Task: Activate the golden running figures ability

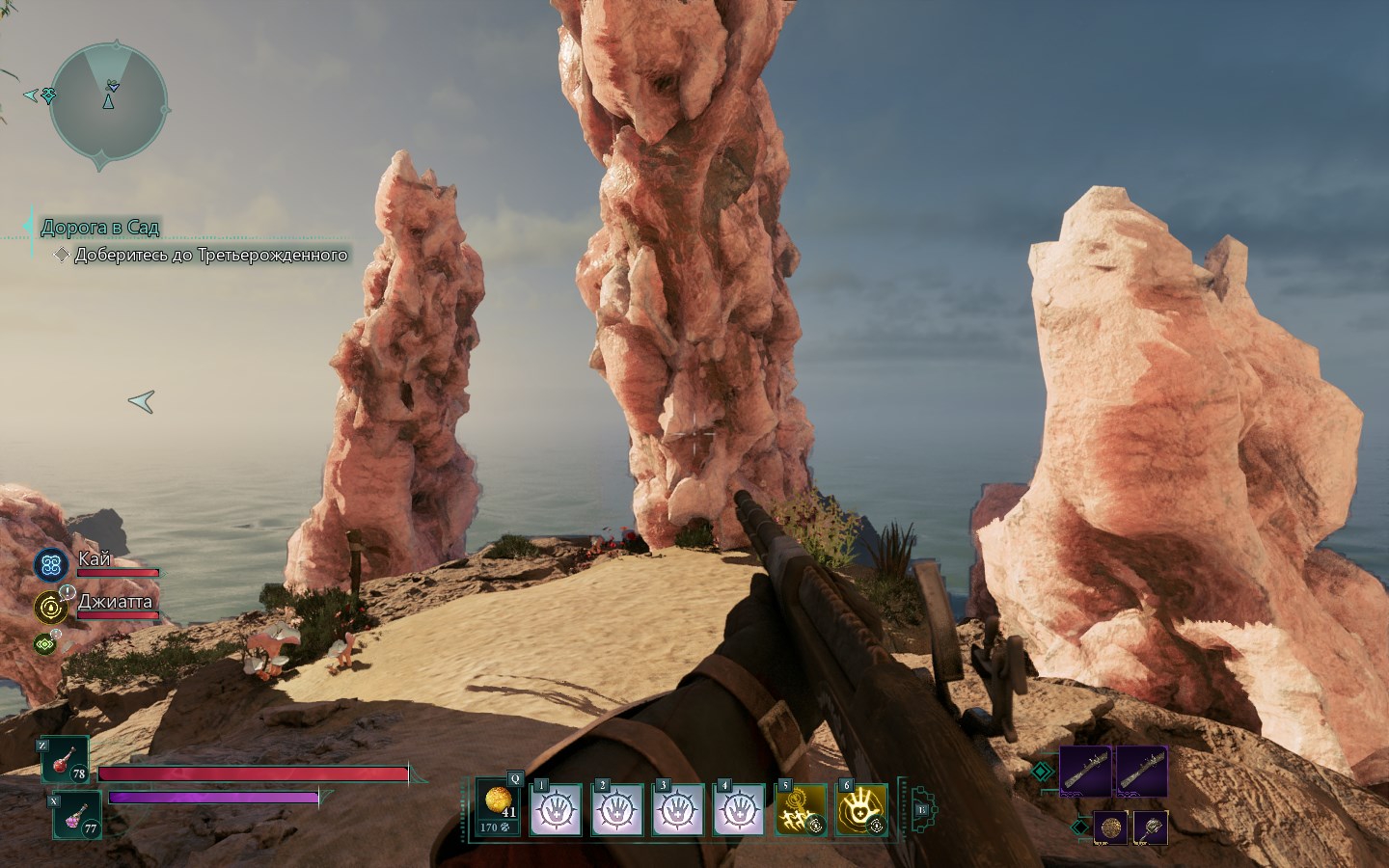Action: click(802, 809)
